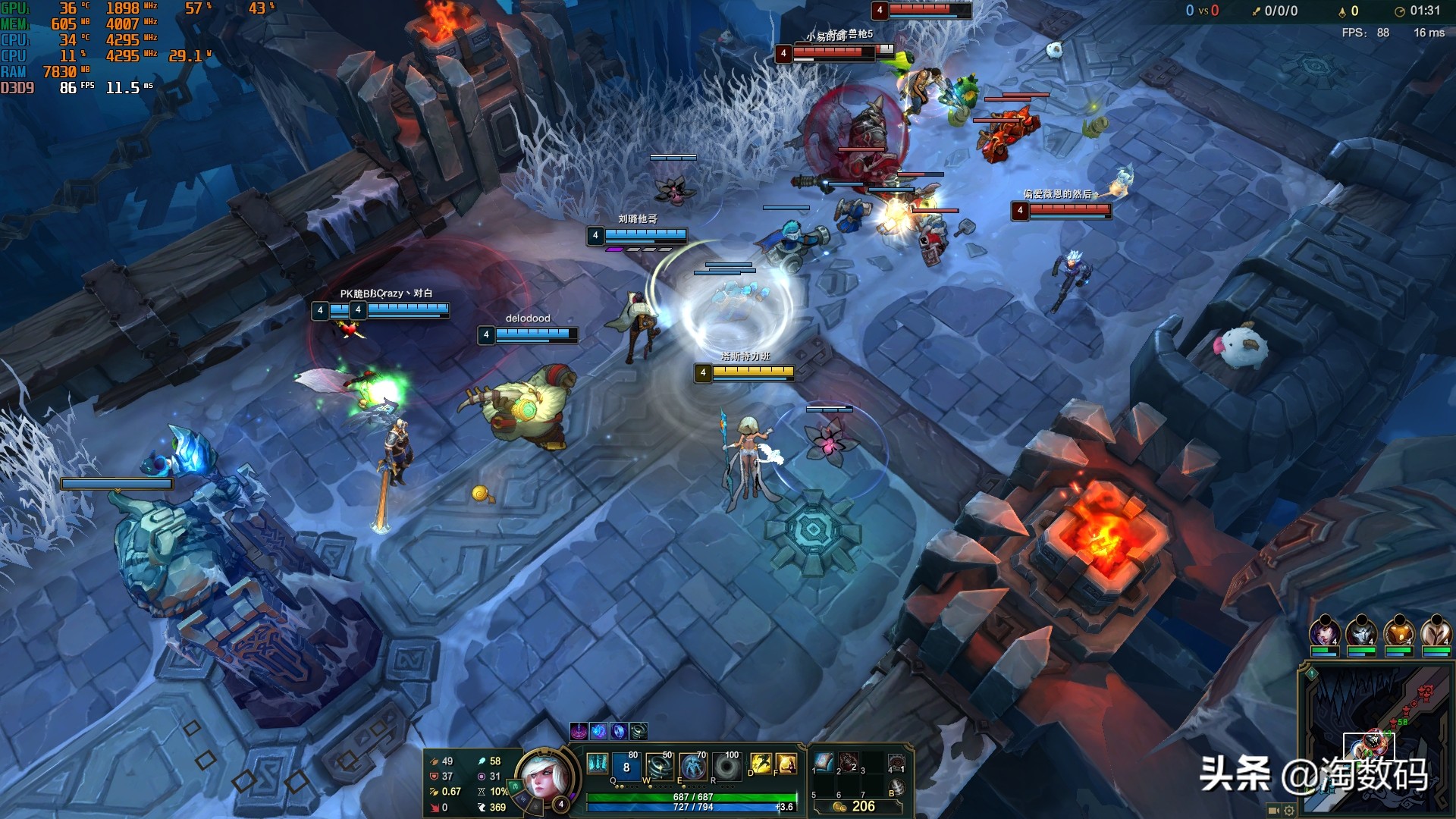Use the trinket item in slot 4
Viewport: 1456px width, 819px height.
(896, 763)
